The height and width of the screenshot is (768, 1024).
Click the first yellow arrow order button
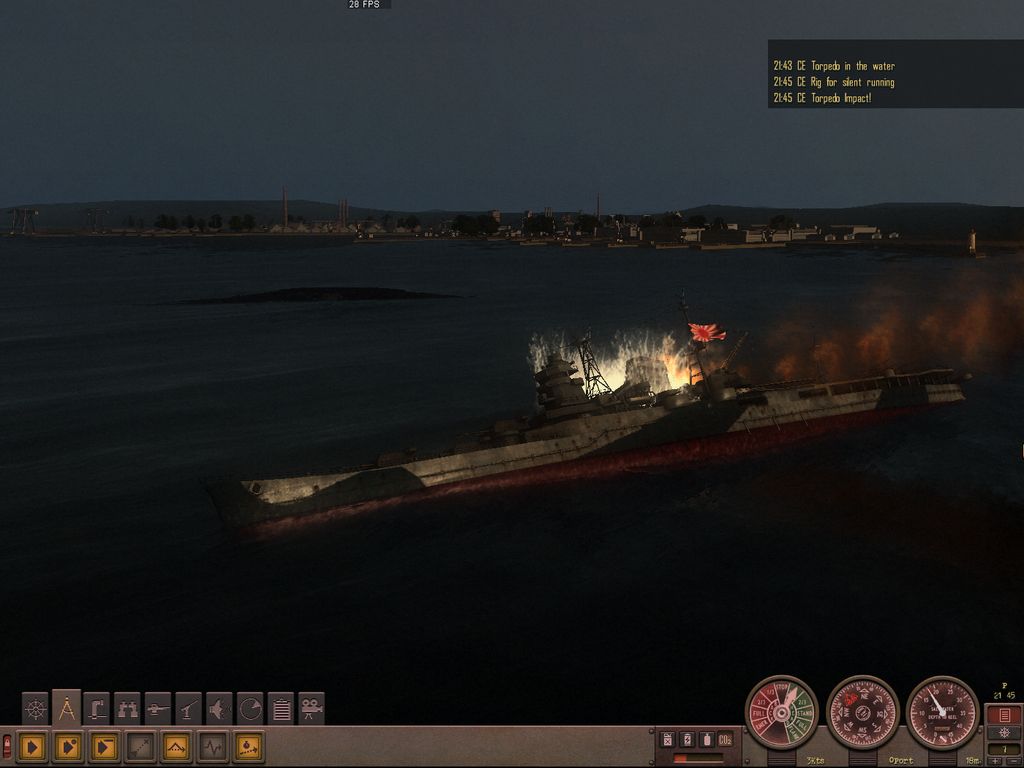(32, 746)
